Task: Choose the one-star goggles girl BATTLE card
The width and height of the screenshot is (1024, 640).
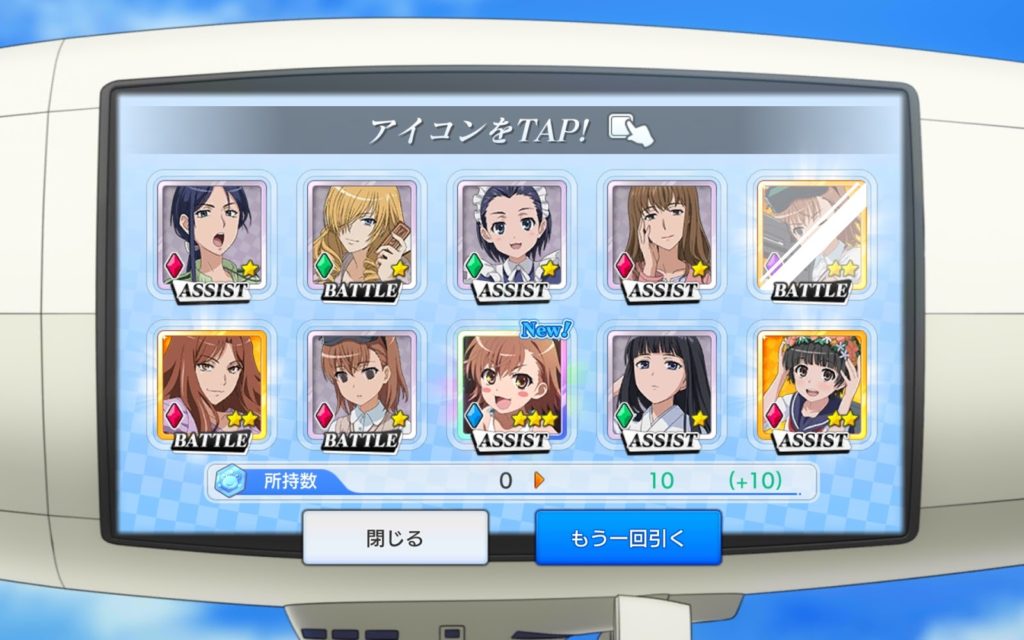Action: click(361, 387)
